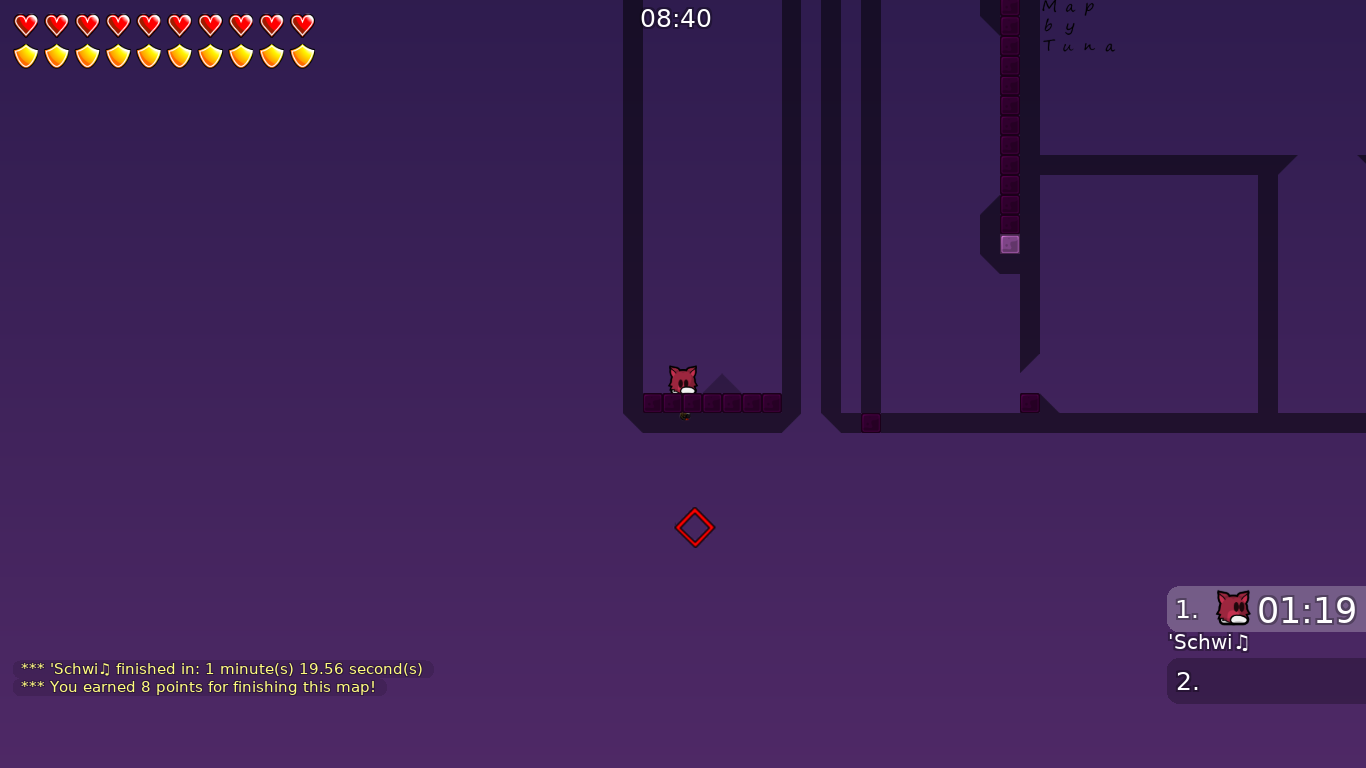The height and width of the screenshot is (768, 1366).
Task: Click the middle shield icon in the armor row
Action: pyautogui.click(x=163, y=56)
